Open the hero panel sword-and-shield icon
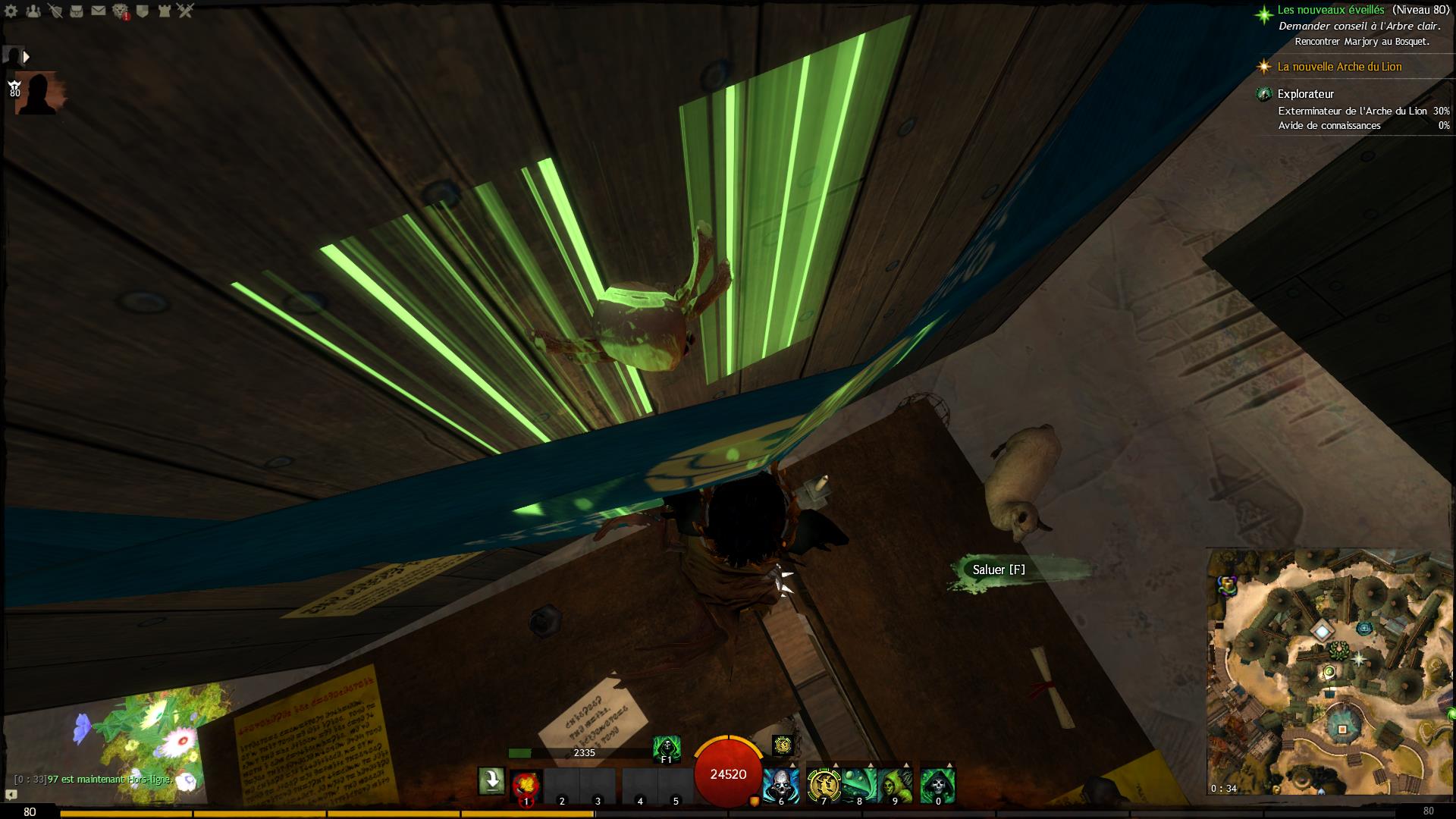Image resolution: width=1456 pixels, height=819 pixels. (55, 11)
